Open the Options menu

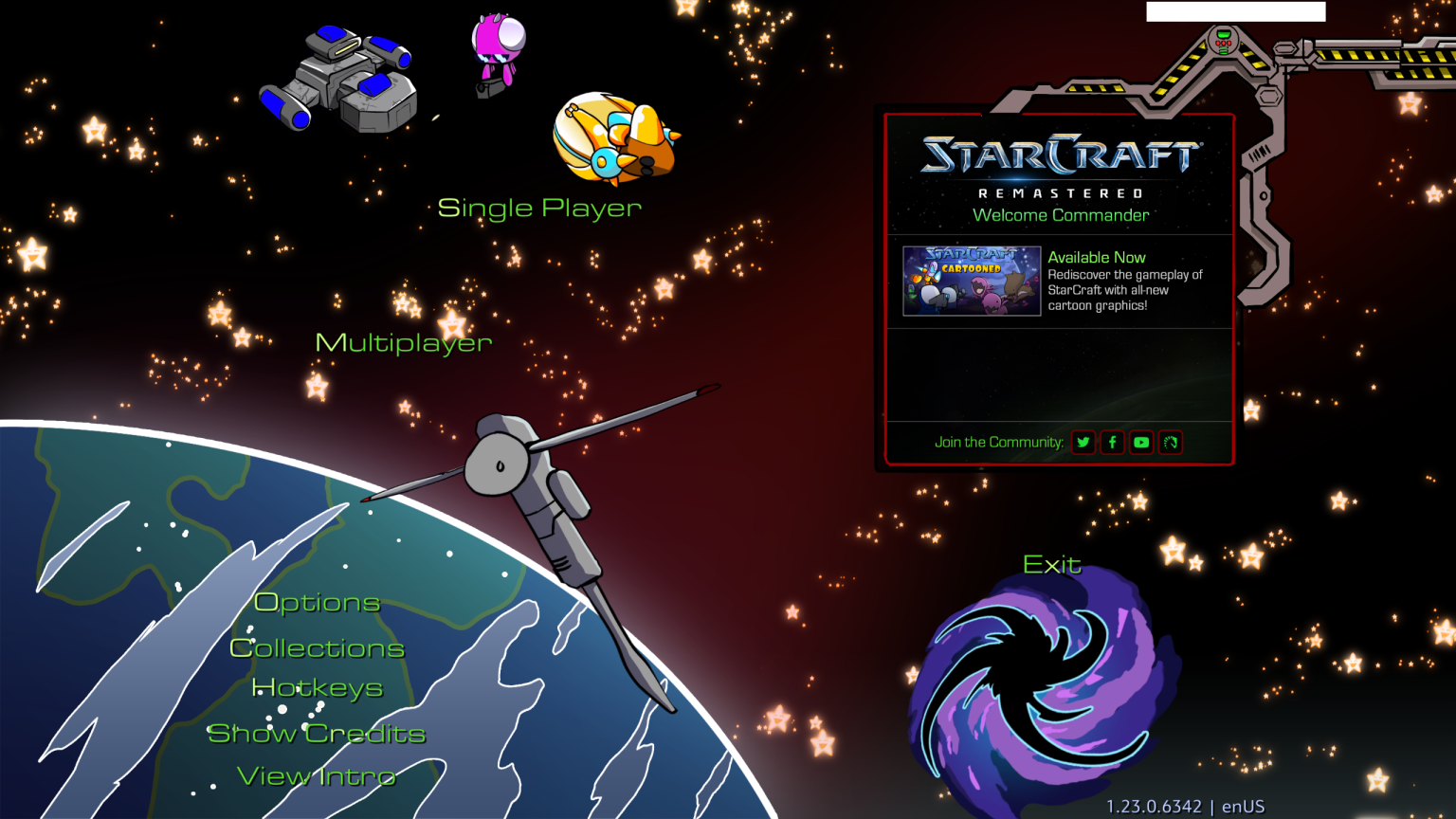[316, 603]
